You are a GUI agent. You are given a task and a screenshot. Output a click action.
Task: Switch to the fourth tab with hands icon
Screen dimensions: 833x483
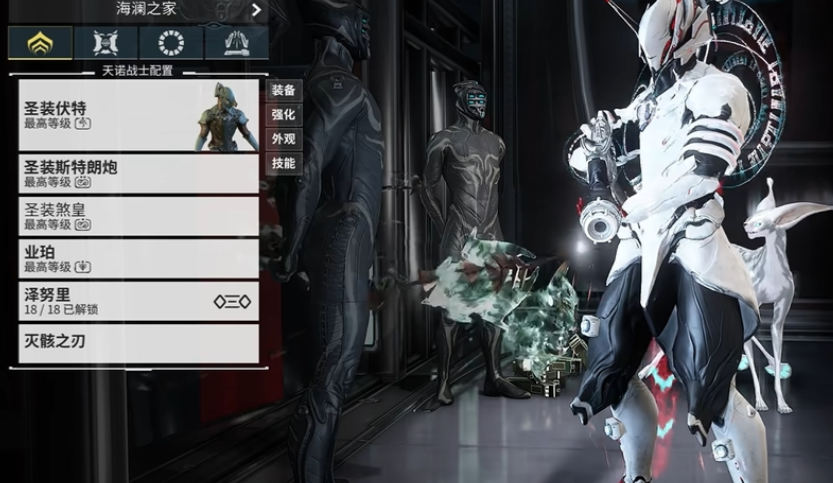(236, 43)
